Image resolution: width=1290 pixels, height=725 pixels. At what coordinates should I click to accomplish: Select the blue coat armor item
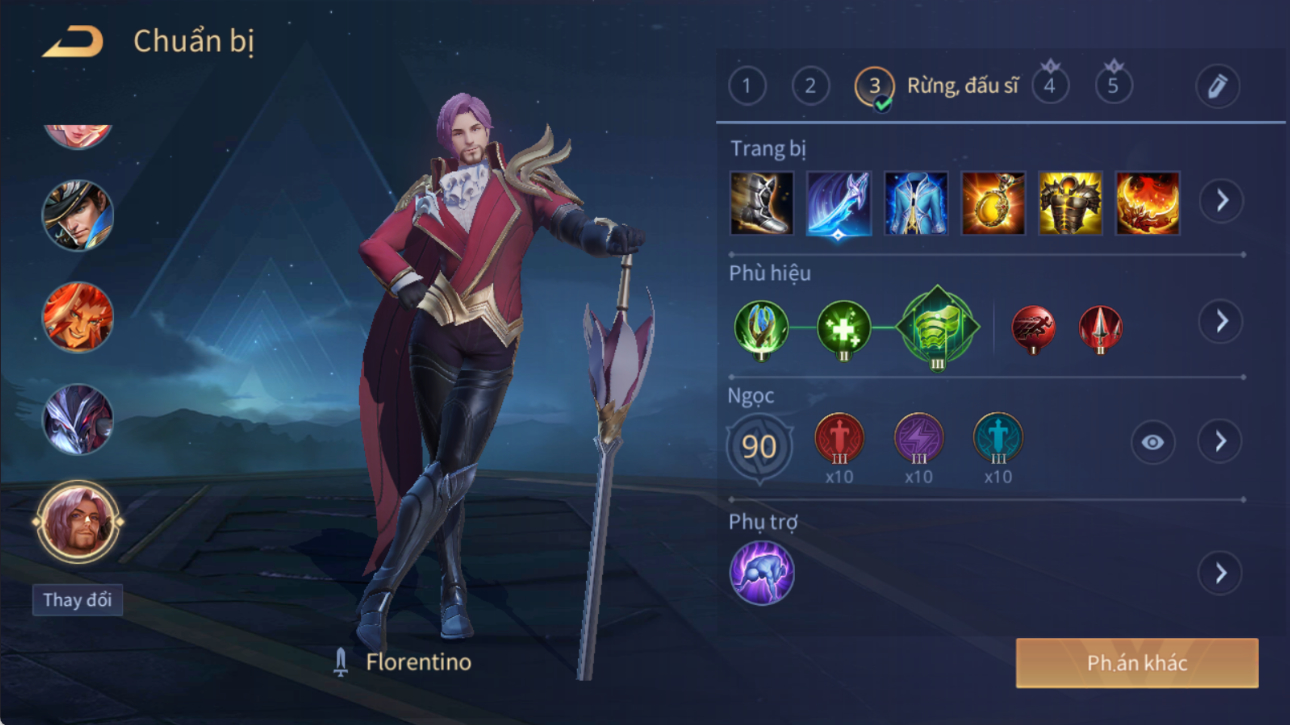[915, 203]
